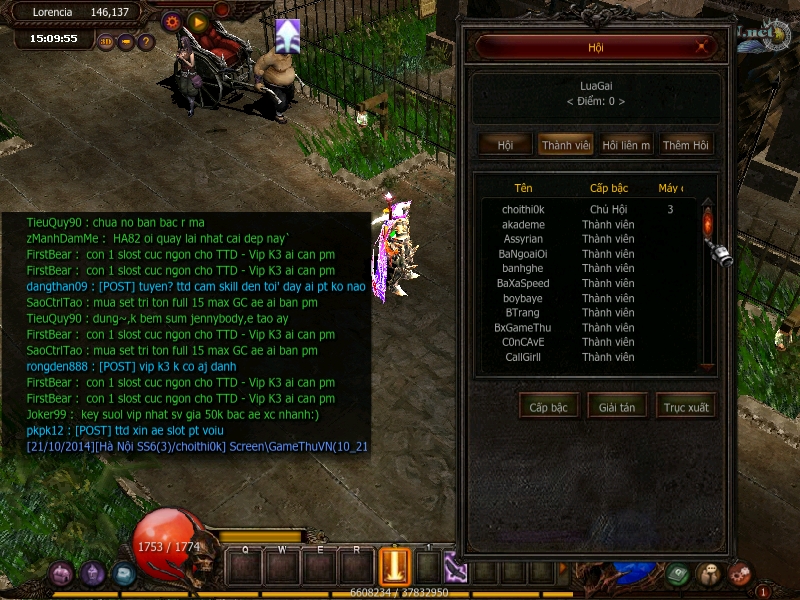This screenshot has width=800, height=600.
Task: Open the Thành viên members tab
Action: coord(566,145)
